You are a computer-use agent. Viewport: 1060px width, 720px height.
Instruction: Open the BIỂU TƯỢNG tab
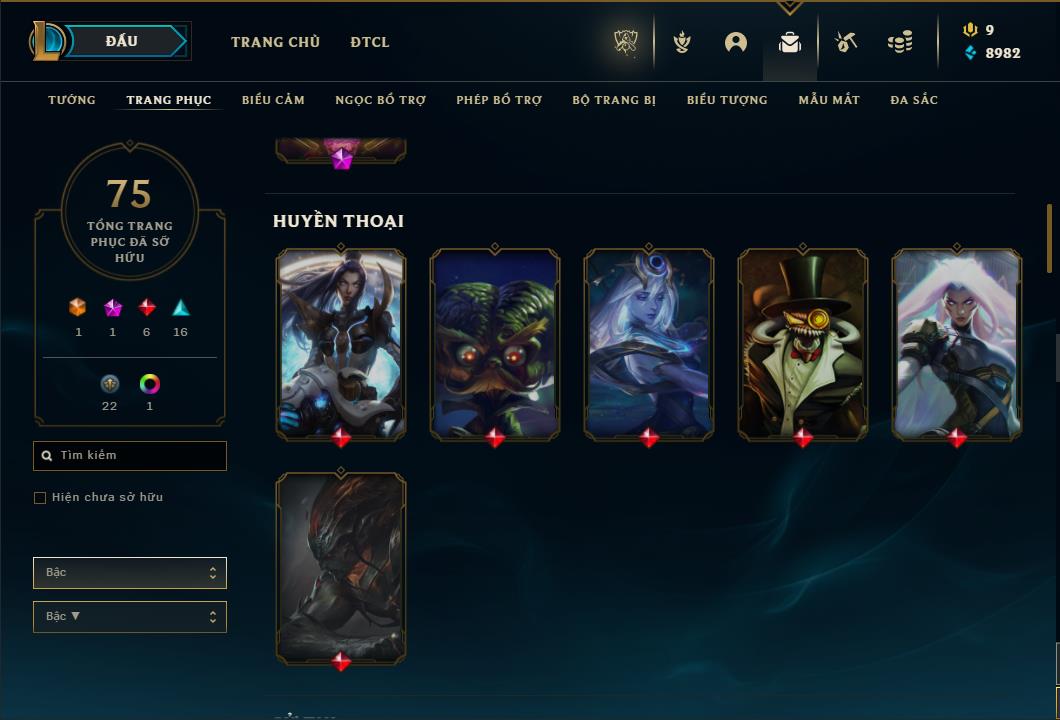(x=727, y=100)
